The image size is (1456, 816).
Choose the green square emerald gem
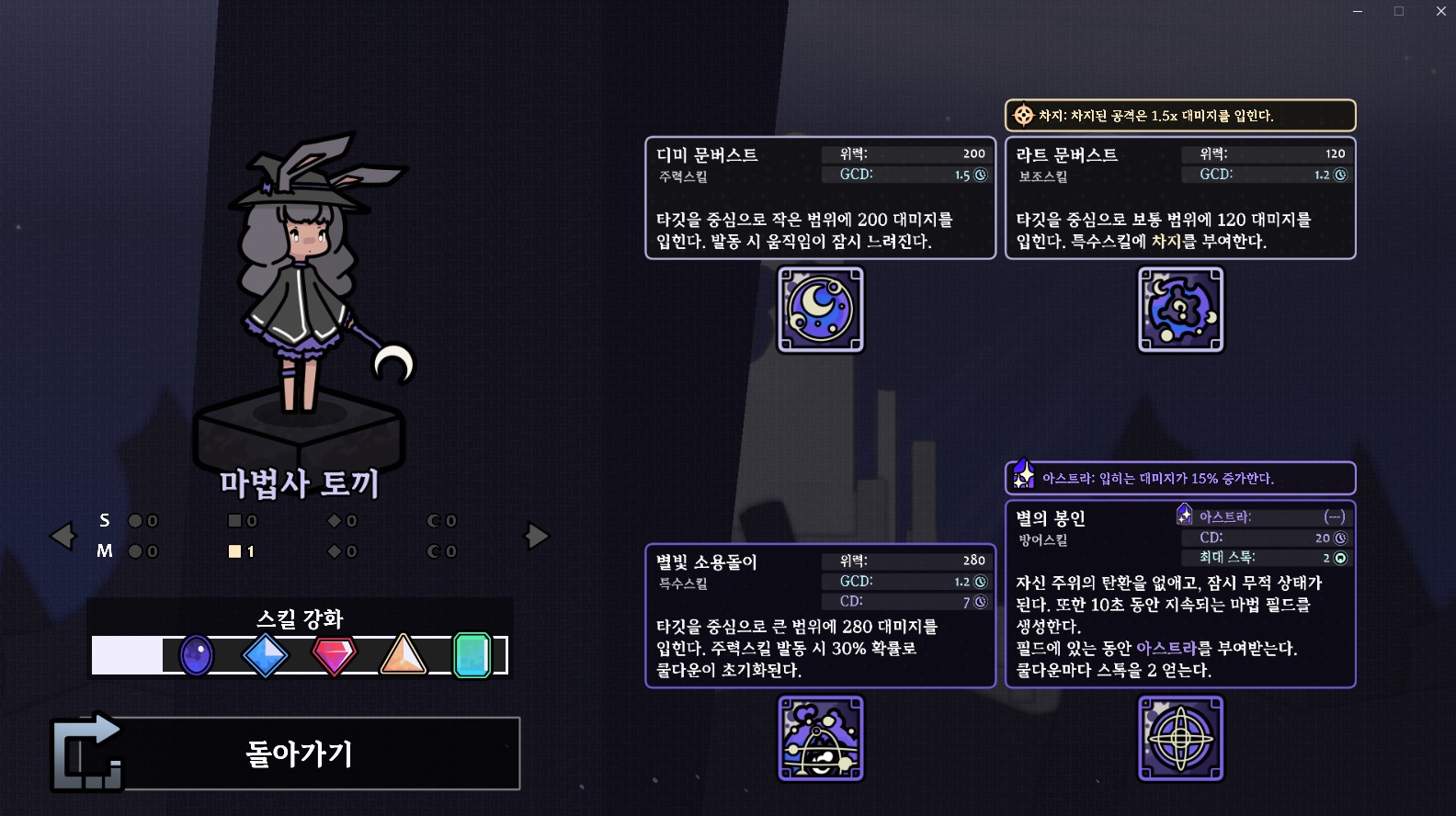coord(472,656)
